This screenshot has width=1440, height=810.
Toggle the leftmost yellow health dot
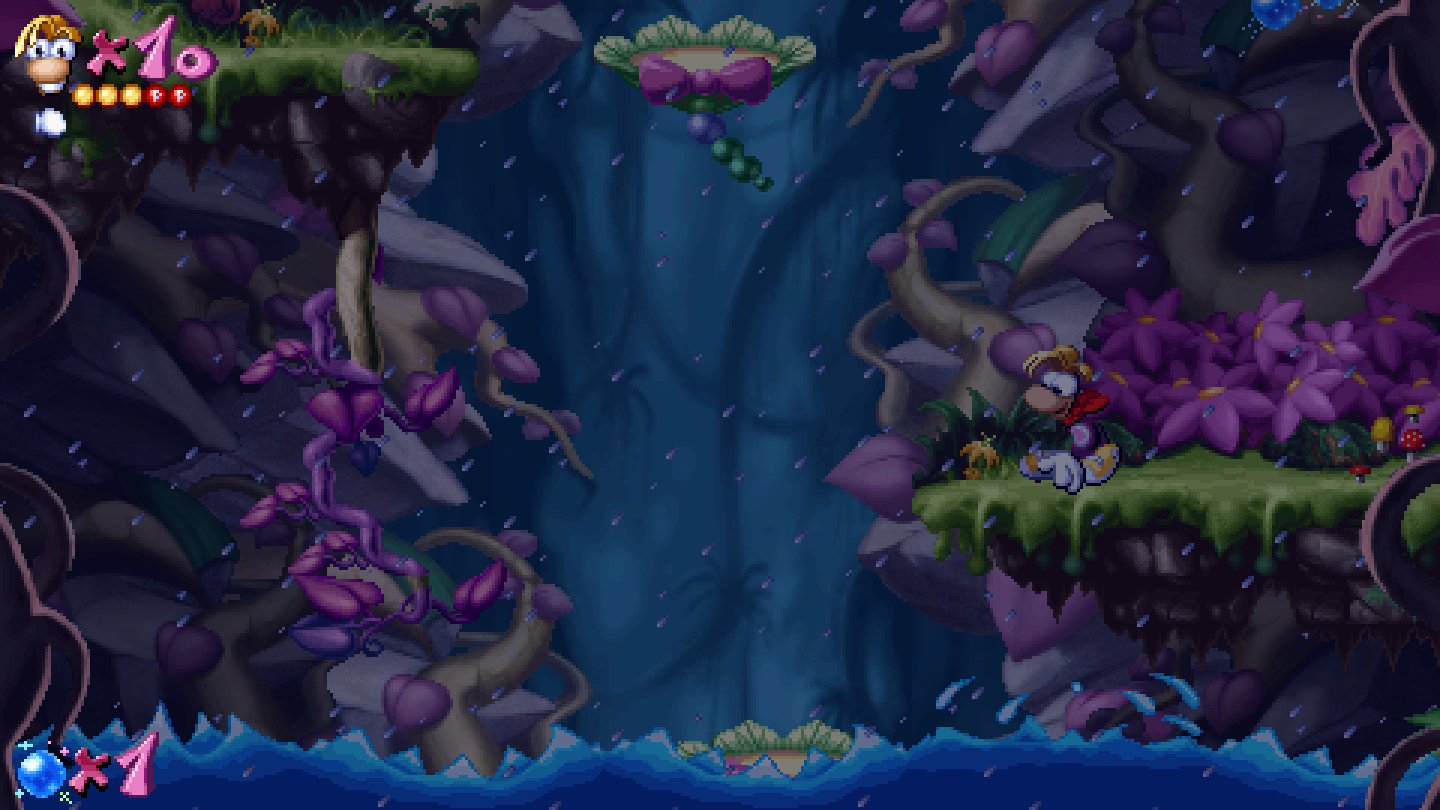85,96
